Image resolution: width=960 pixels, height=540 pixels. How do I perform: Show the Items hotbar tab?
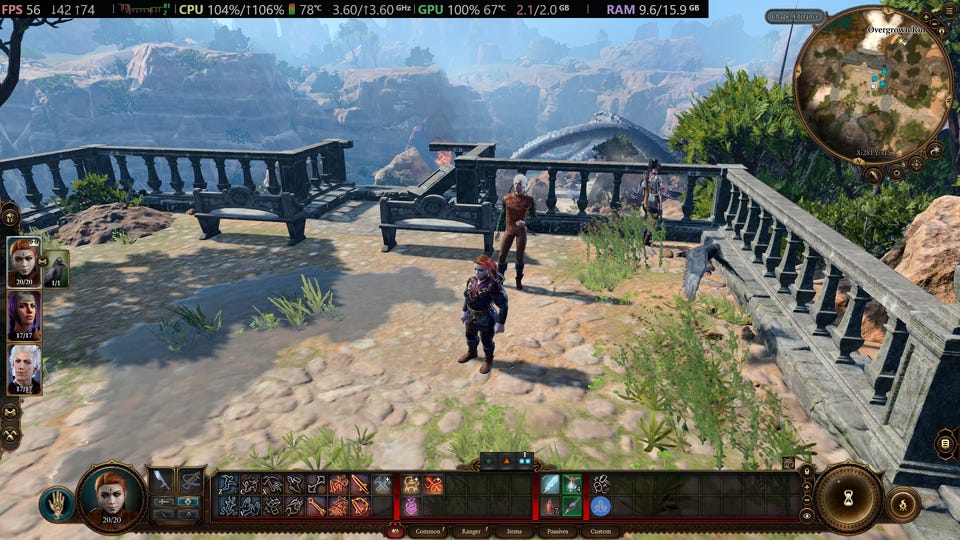click(x=514, y=532)
